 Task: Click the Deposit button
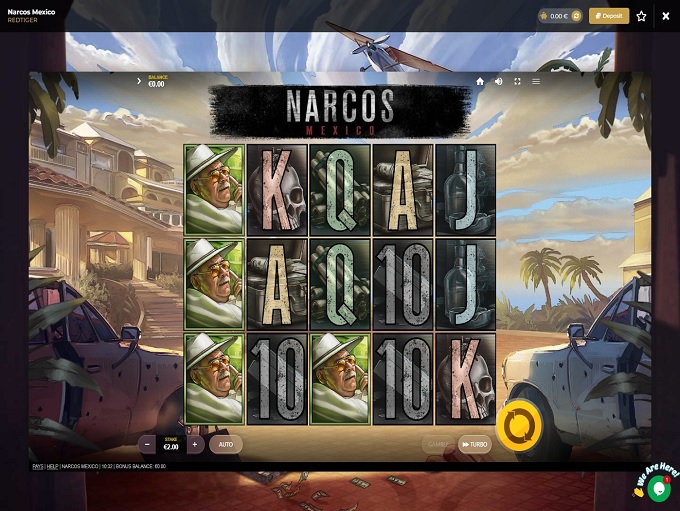point(609,16)
